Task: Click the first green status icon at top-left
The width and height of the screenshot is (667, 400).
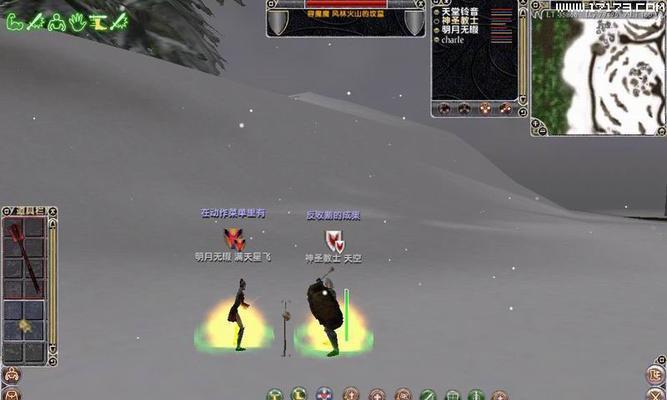Action: [x=13, y=20]
